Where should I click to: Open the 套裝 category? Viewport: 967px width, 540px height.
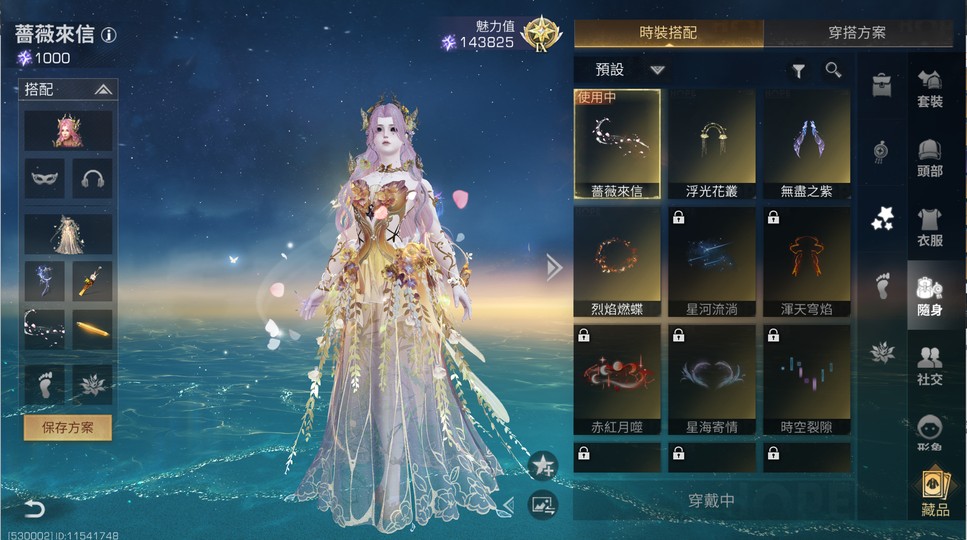[930, 89]
